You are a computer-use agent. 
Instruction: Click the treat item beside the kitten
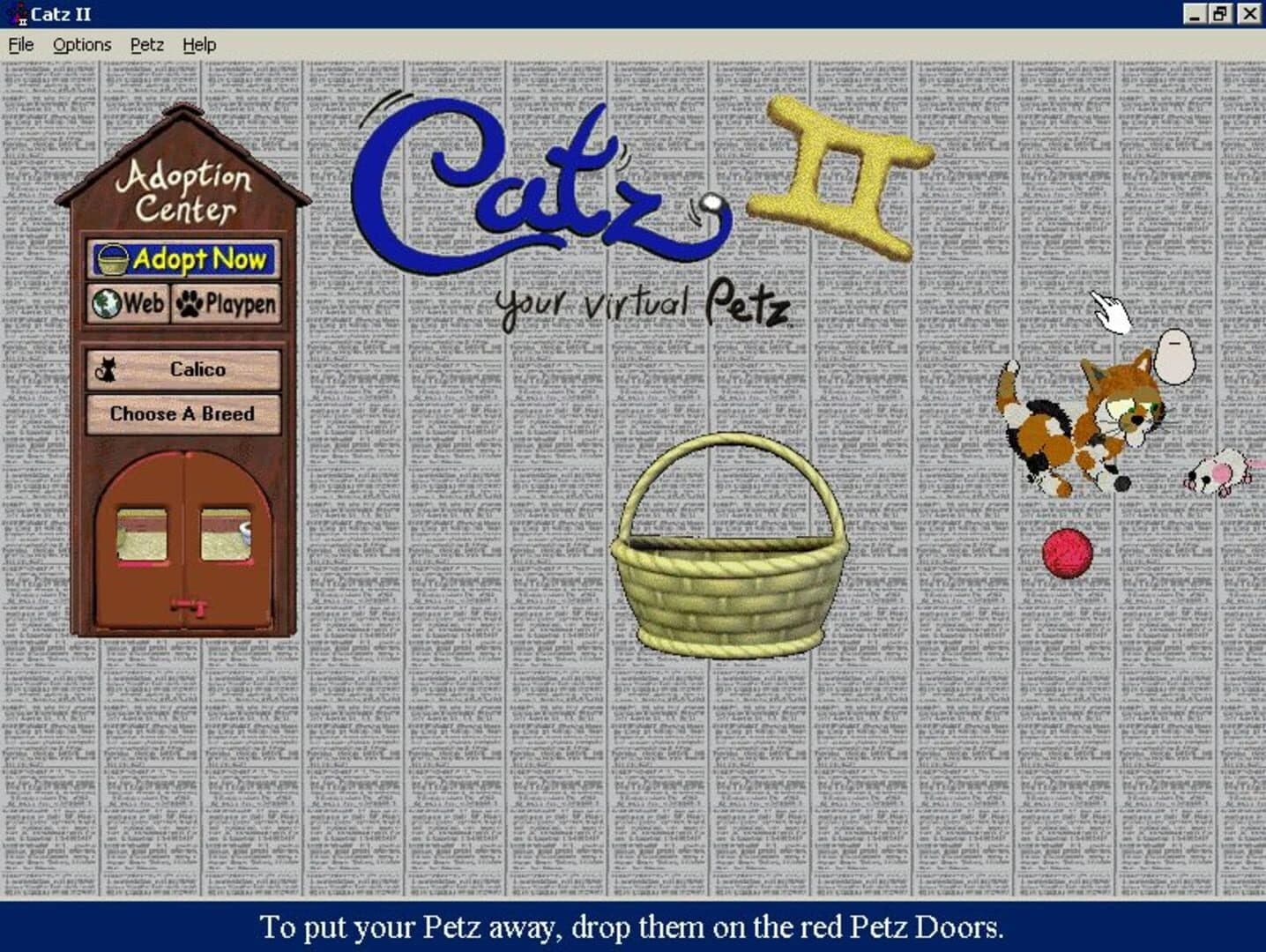click(1177, 357)
